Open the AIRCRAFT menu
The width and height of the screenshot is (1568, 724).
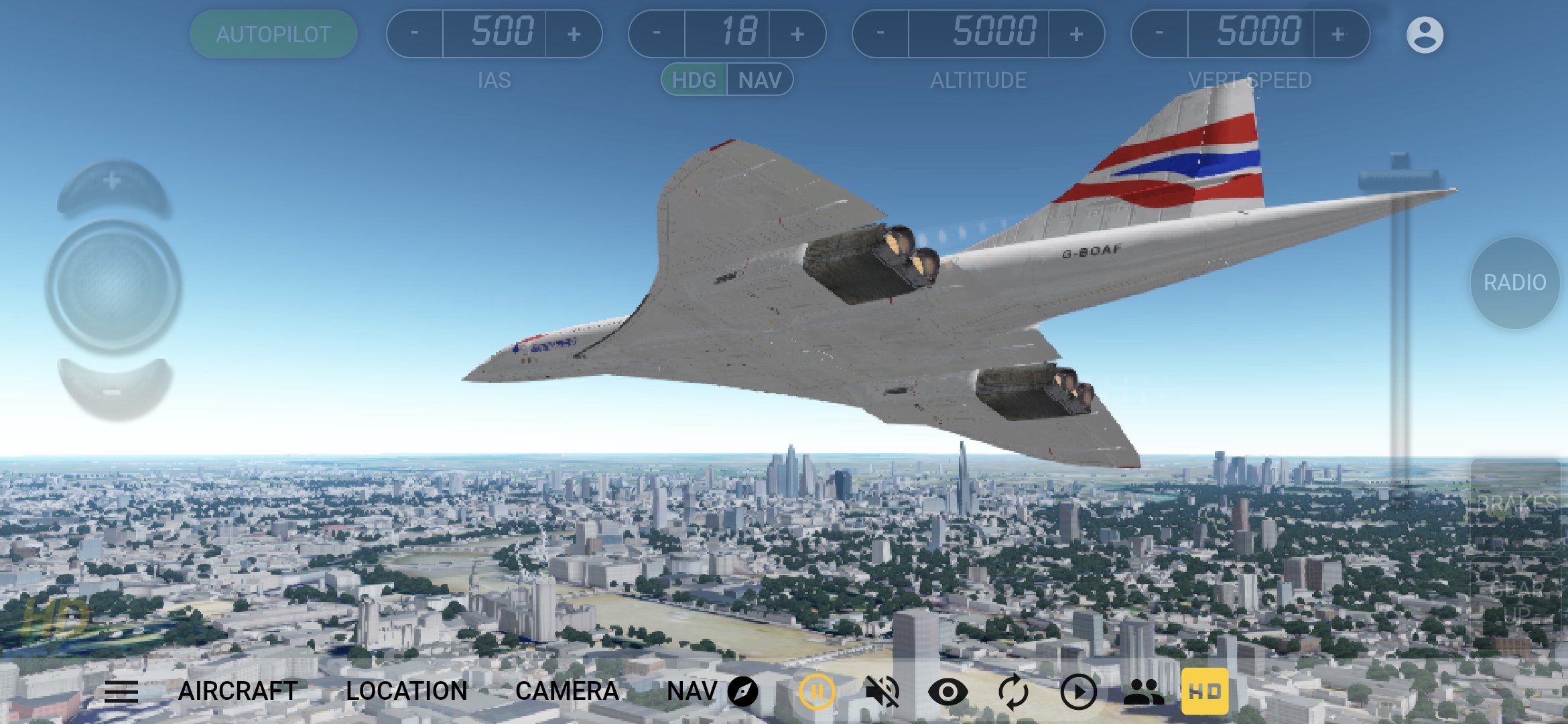238,690
